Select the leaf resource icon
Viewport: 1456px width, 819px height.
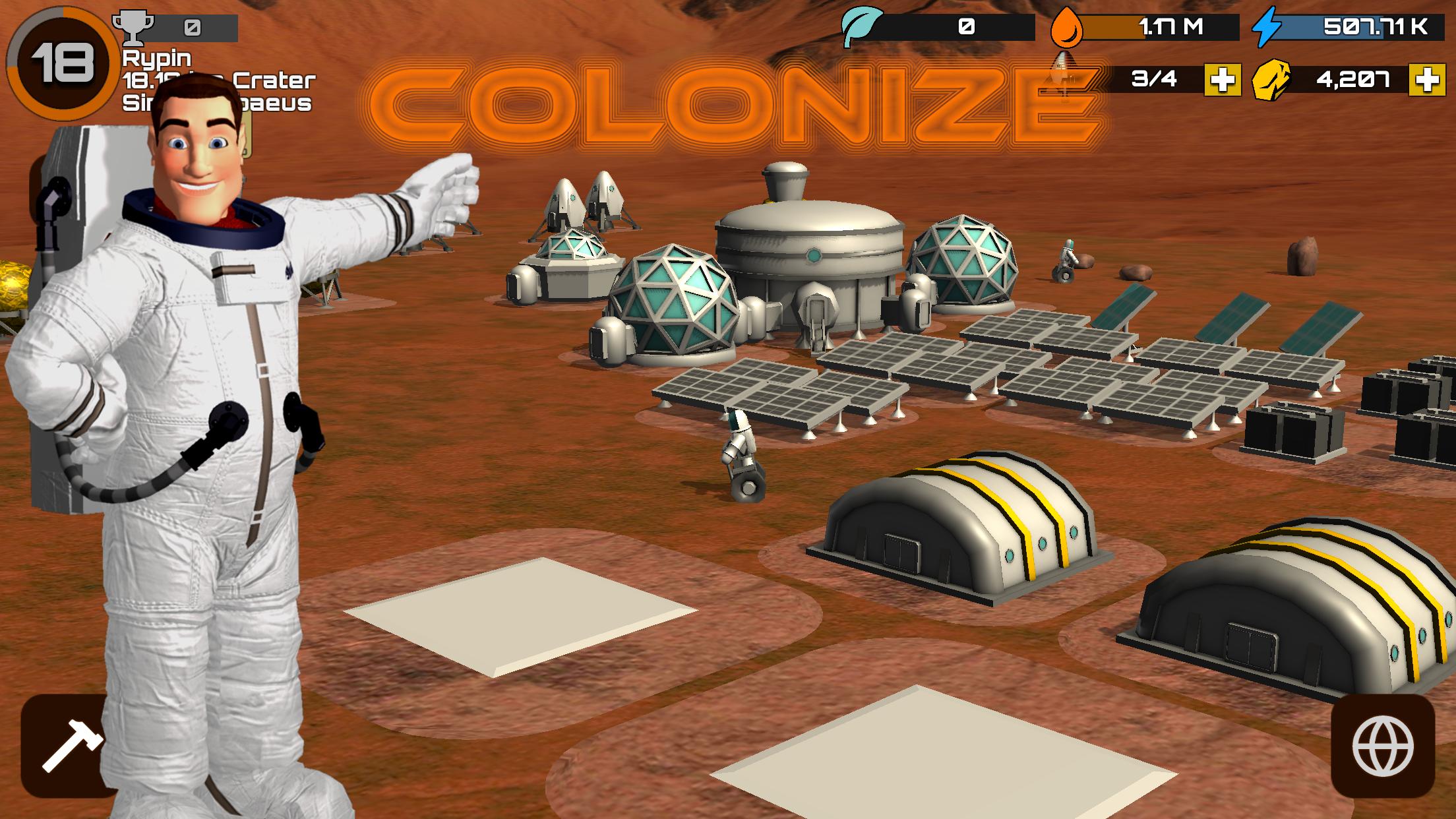click(861, 26)
